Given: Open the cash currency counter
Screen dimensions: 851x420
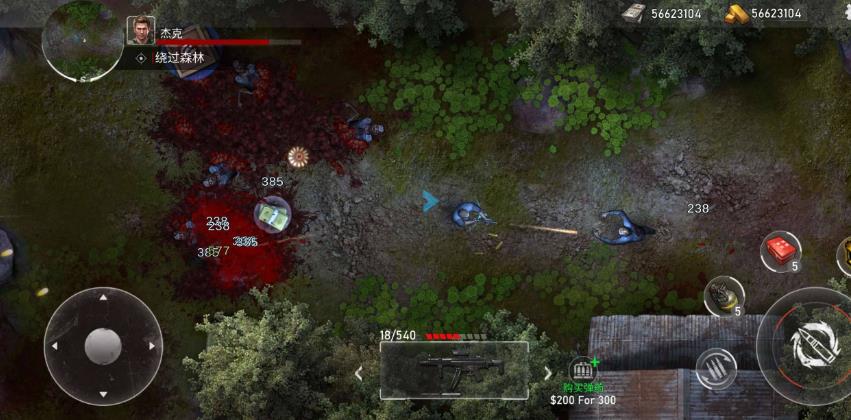Looking at the screenshot, I should coord(663,14).
